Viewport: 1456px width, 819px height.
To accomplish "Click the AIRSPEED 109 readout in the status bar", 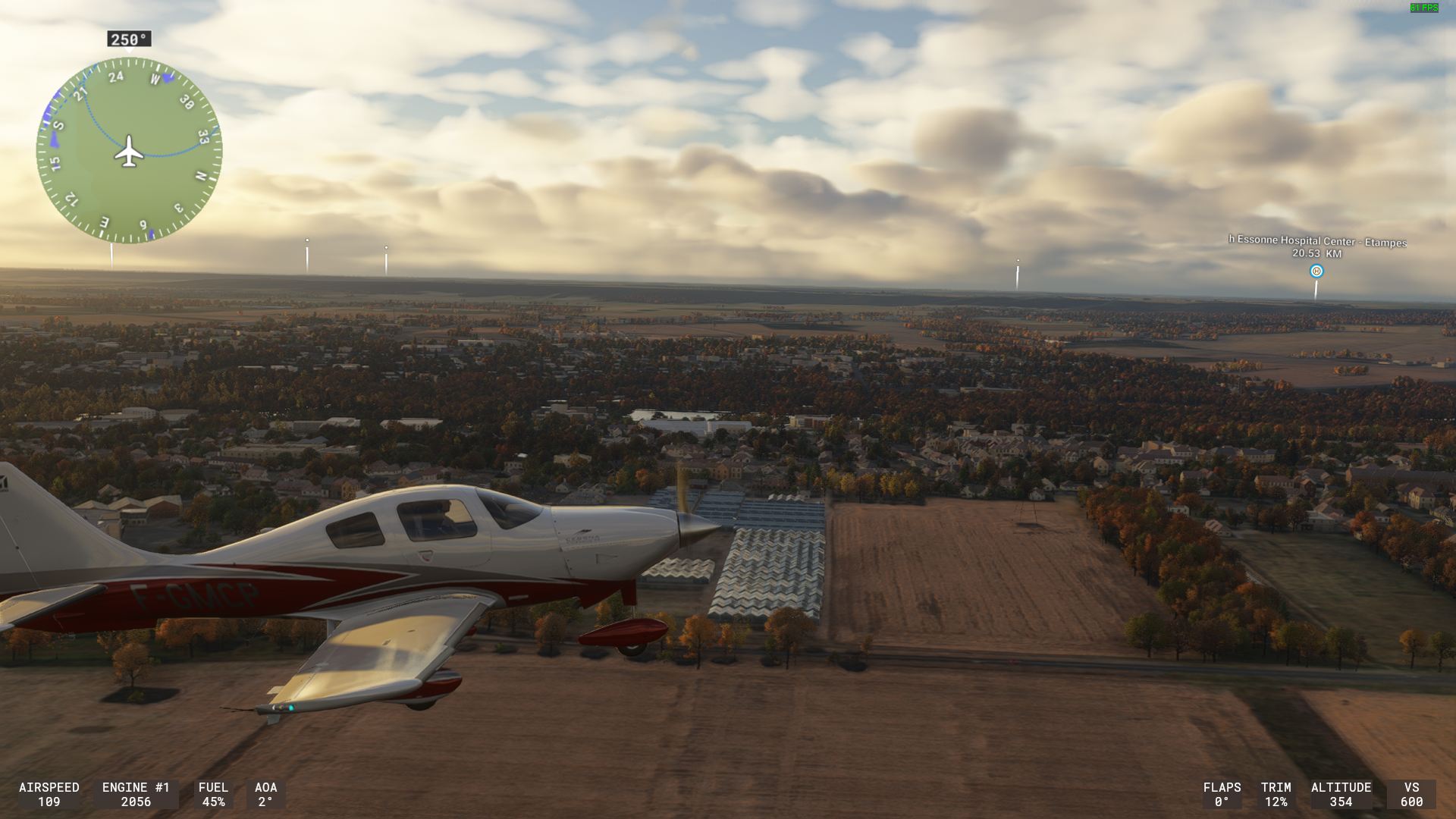I will [49, 795].
